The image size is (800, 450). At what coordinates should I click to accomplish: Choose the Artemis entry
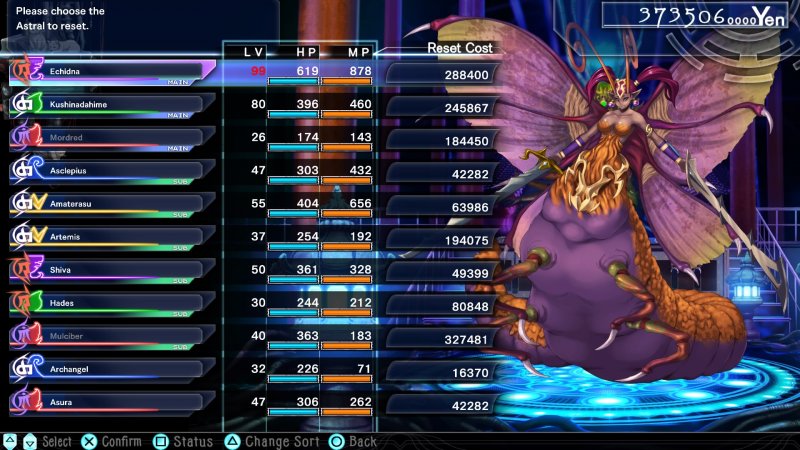tap(110, 237)
